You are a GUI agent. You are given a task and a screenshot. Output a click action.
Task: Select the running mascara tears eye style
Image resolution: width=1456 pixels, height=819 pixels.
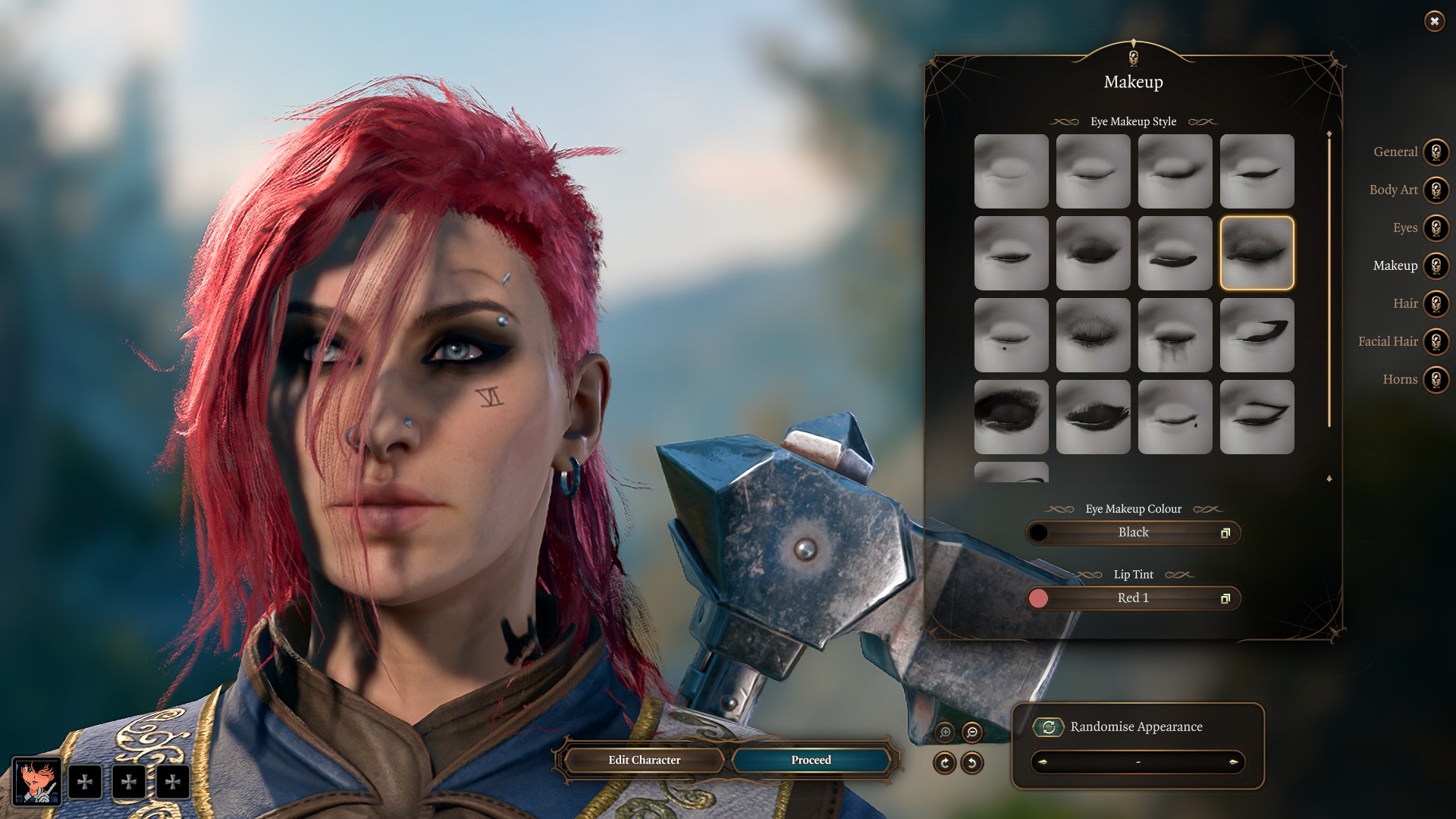pyautogui.click(x=1175, y=335)
